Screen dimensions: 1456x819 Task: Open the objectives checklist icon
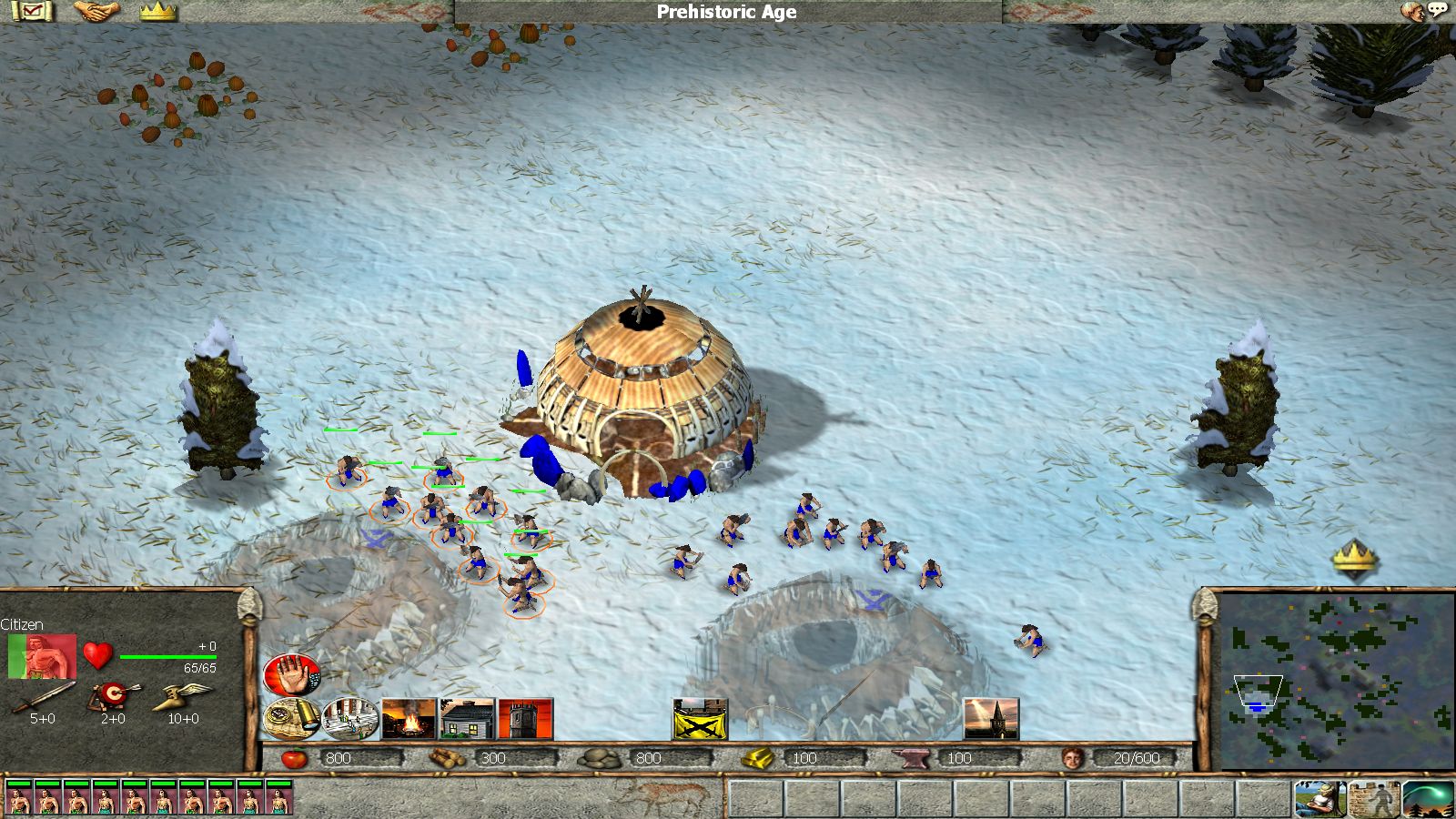(x=33, y=11)
